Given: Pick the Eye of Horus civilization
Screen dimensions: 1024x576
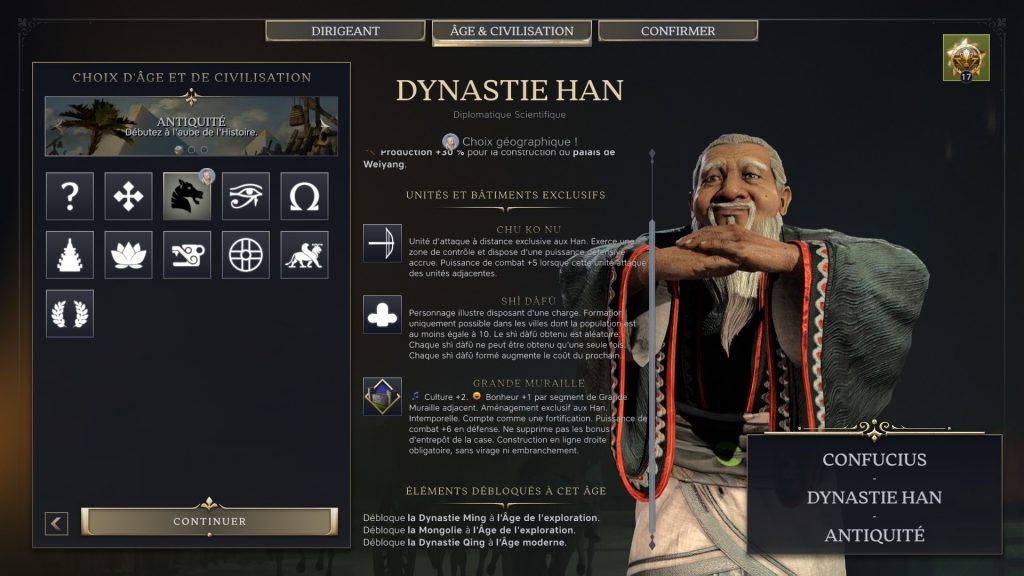Looking at the screenshot, I should pyautogui.click(x=246, y=196).
